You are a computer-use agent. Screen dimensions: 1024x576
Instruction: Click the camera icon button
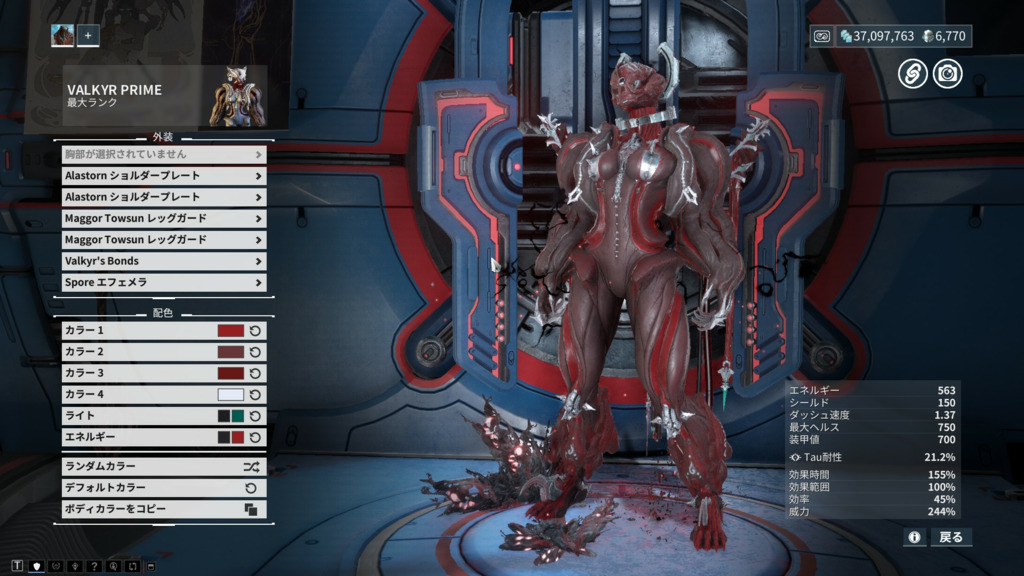click(947, 73)
